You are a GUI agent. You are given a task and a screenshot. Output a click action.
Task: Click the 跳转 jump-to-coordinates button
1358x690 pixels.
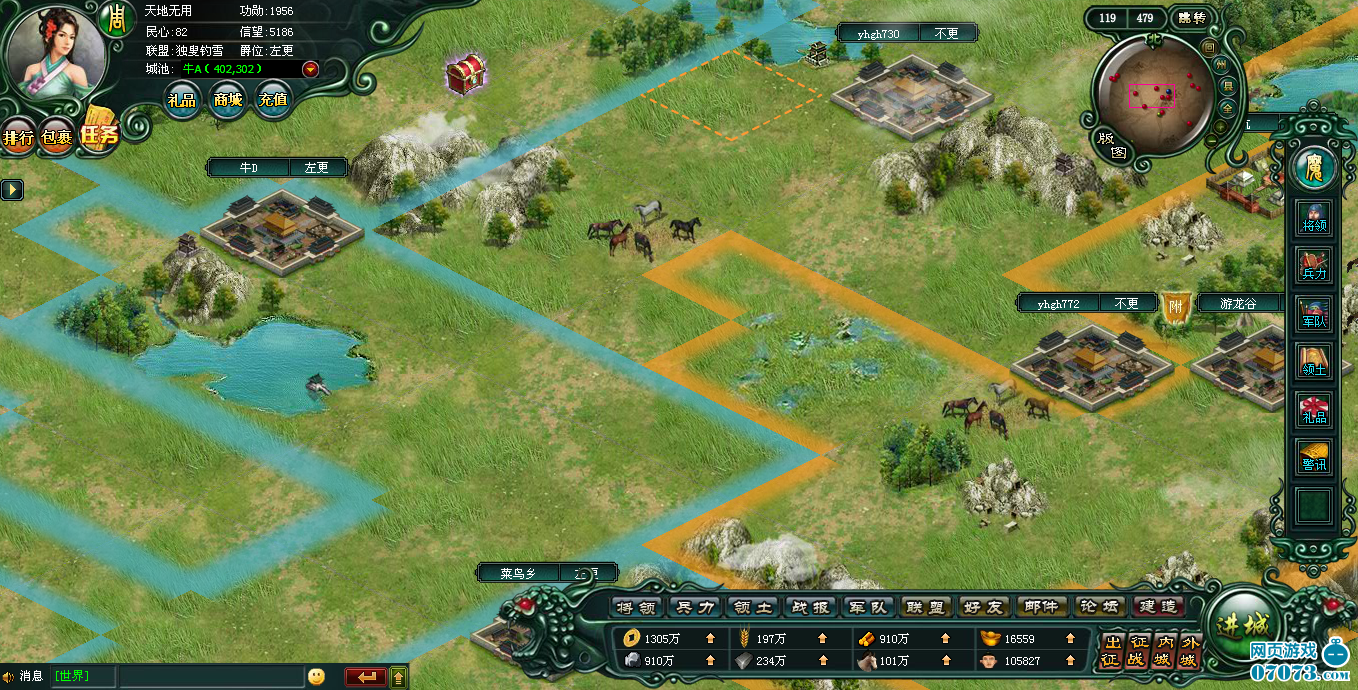[1192, 18]
